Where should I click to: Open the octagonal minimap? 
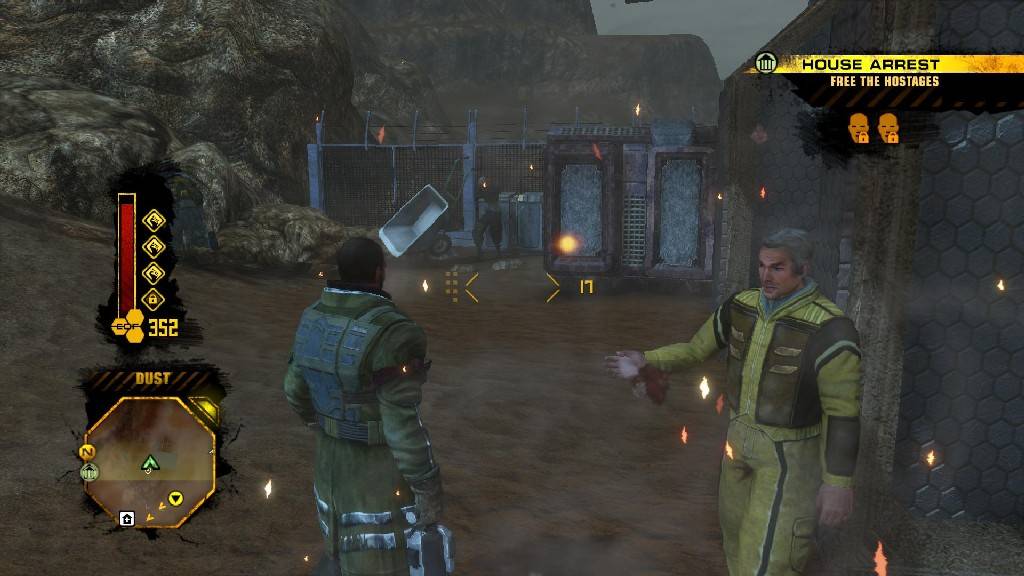[x=150, y=459]
